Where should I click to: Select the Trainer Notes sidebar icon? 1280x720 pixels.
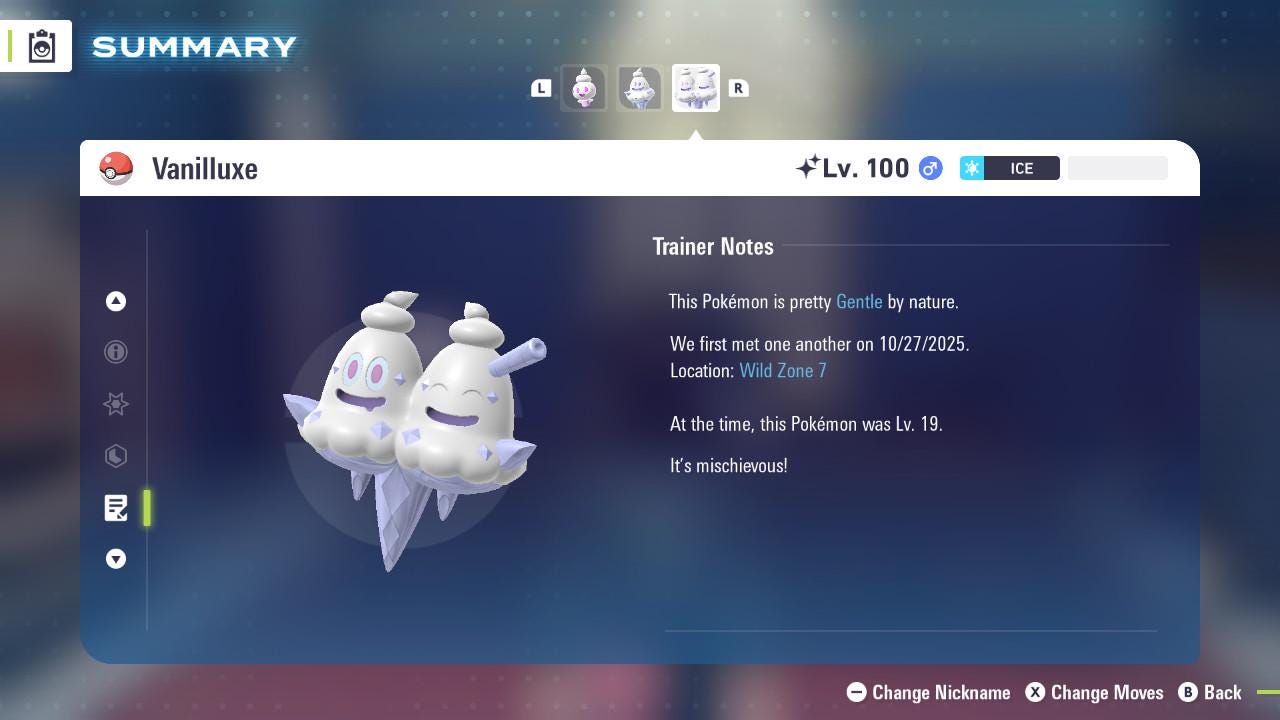coord(116,508)
